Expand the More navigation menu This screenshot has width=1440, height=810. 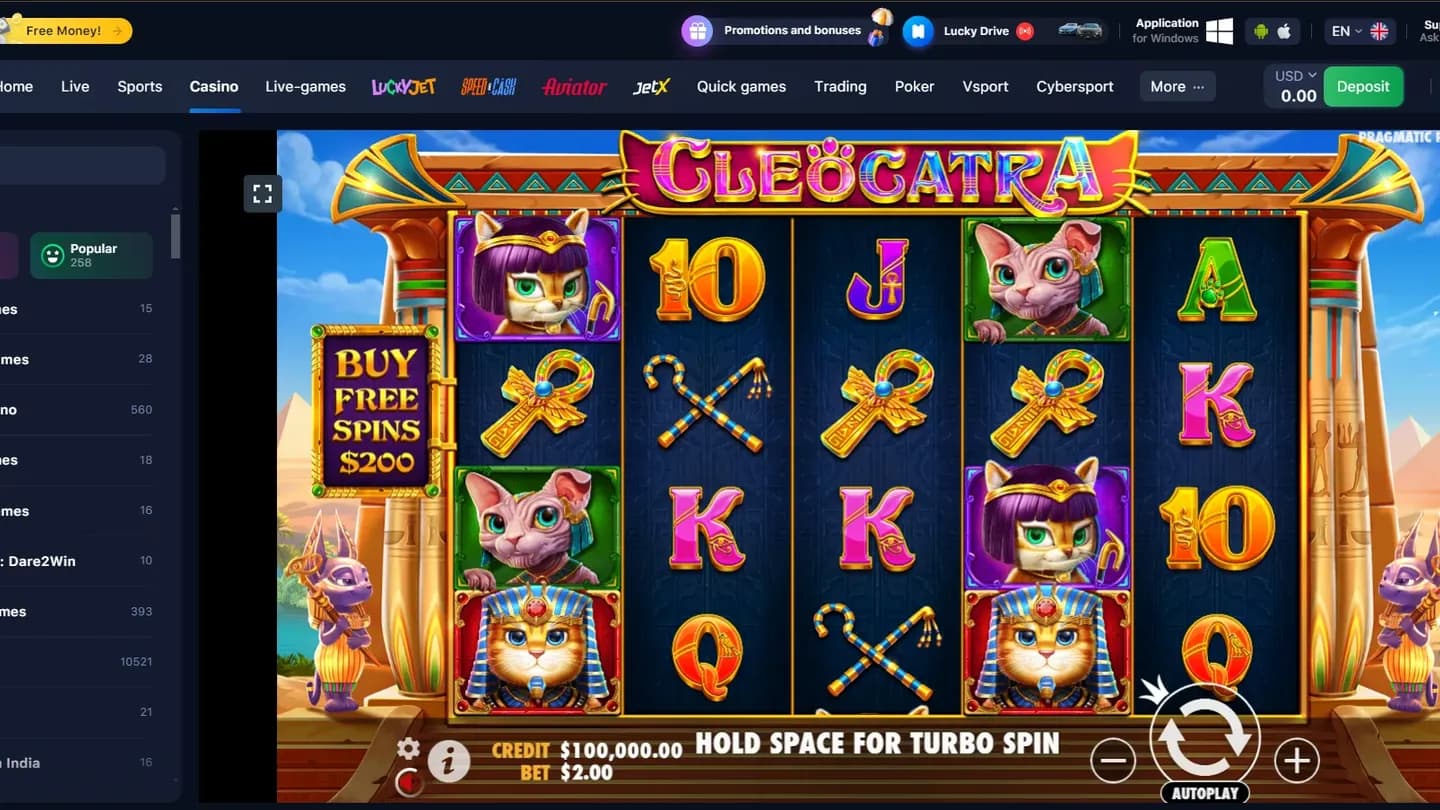pyautogui.click(x=1177, y=87)
